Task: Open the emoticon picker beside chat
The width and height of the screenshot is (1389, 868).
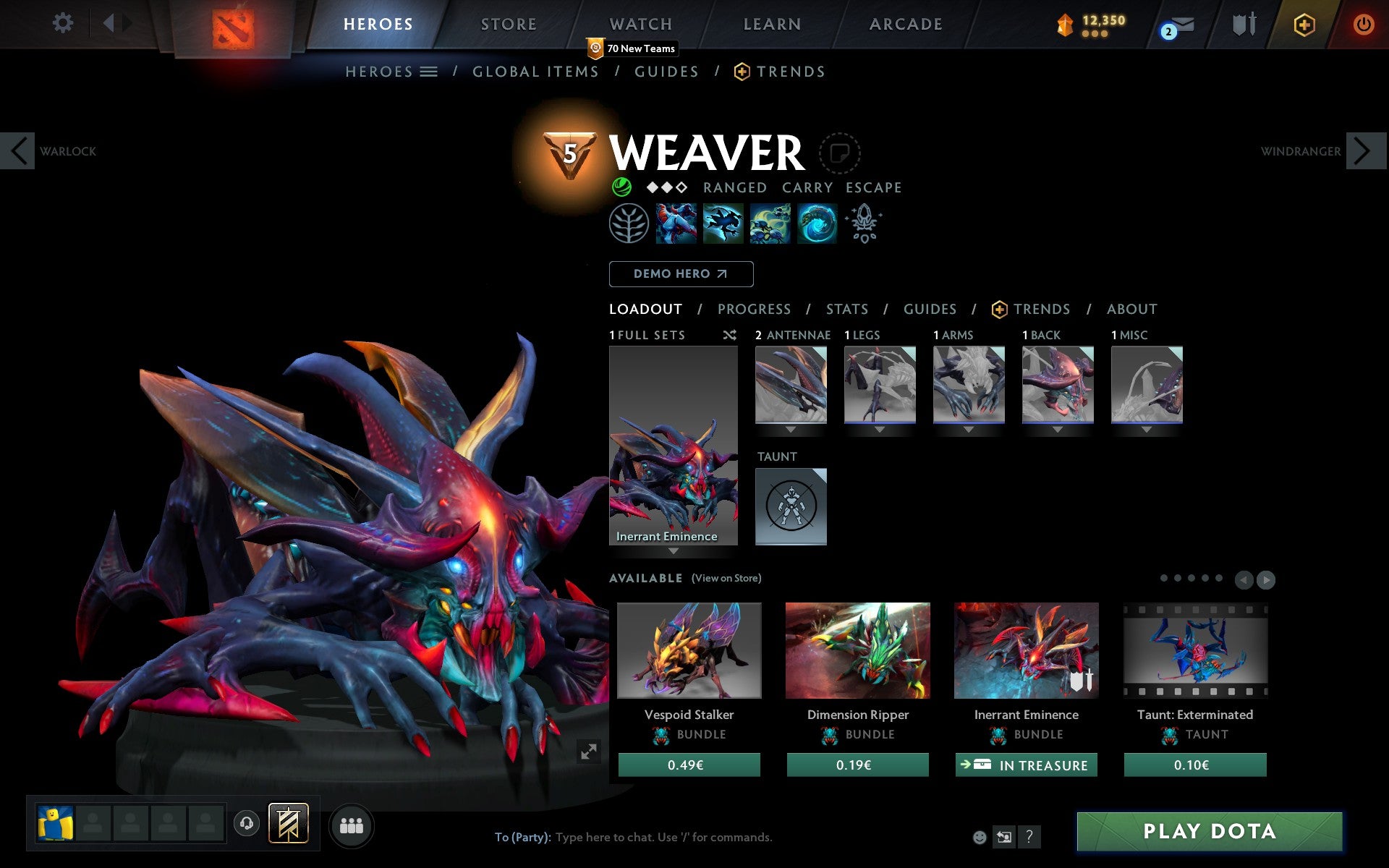Action: pos(980,837)
